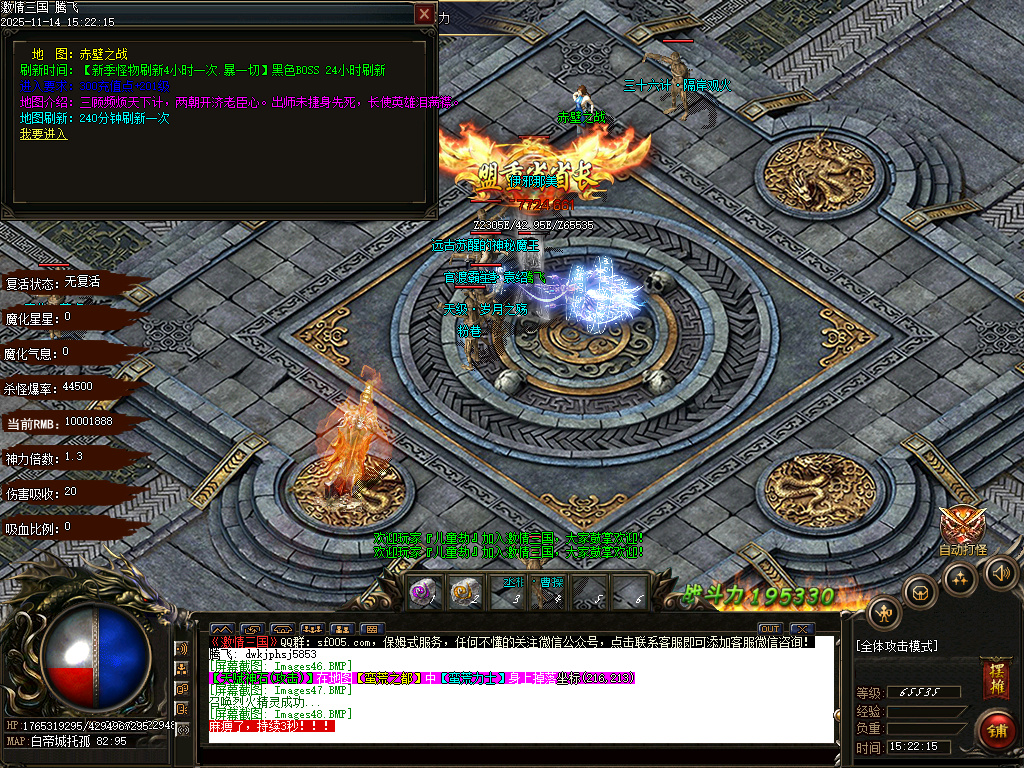Open the skills sparkle round button
Viewport: 1024px width, 768px height.
pos(961,578)
